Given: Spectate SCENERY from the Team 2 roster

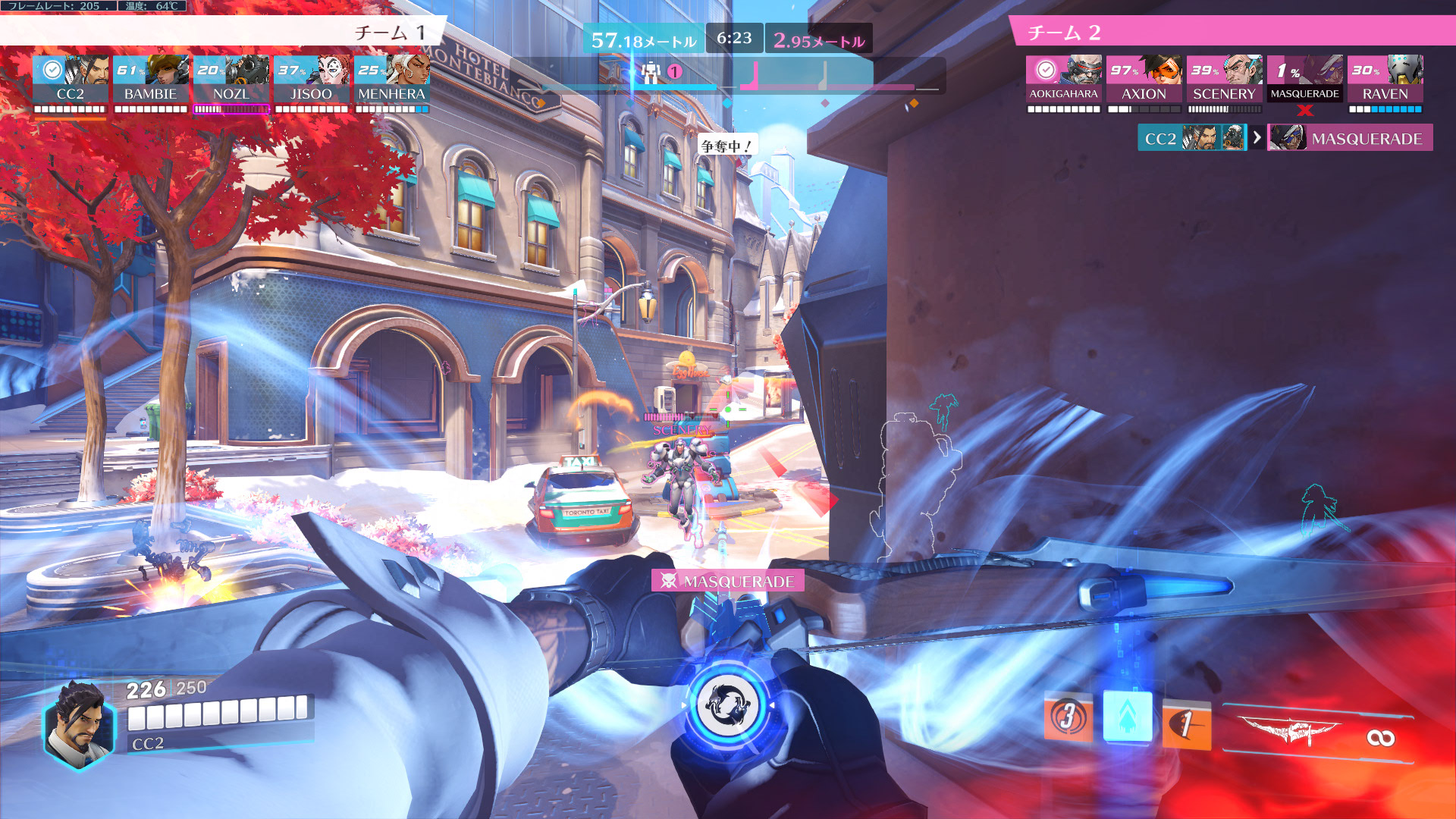Looking at the screenshot, I should click(1225, 79).
